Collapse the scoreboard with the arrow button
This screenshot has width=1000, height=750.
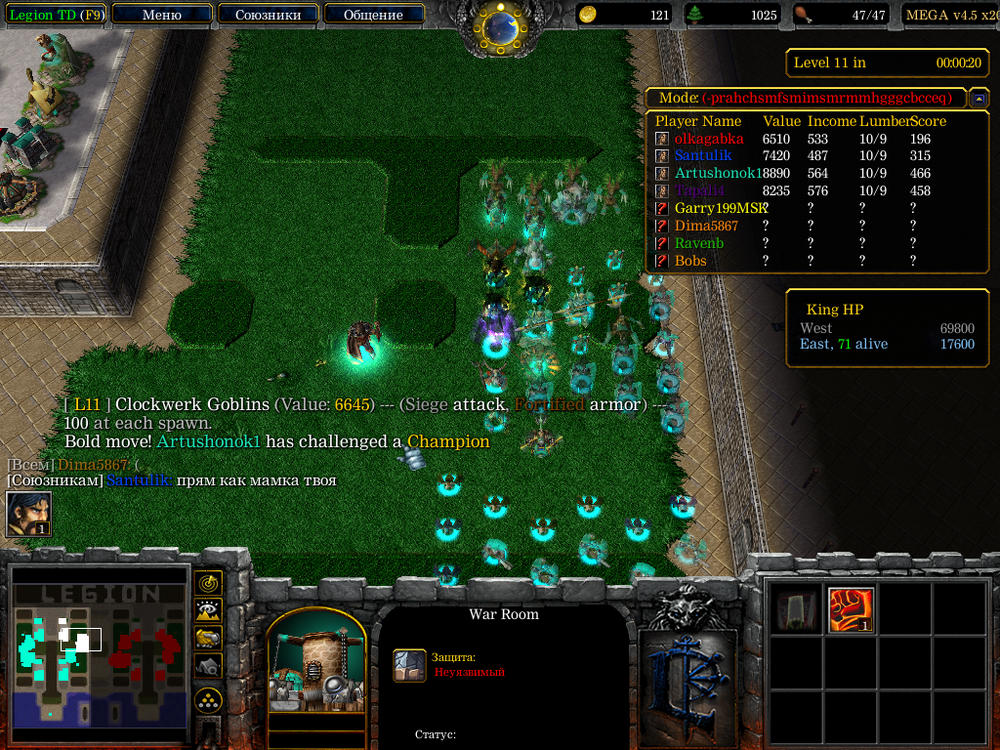[979, 98]
